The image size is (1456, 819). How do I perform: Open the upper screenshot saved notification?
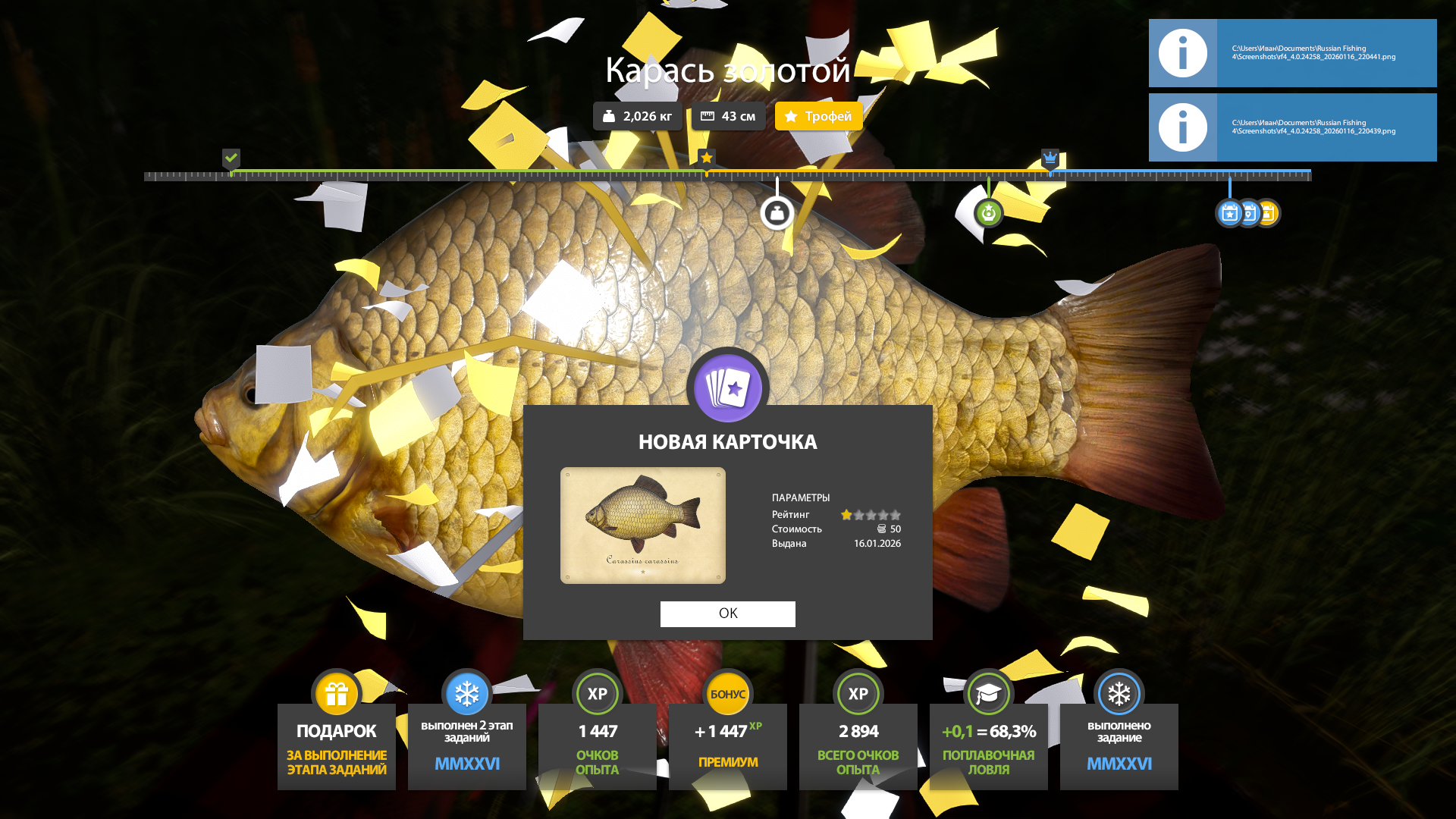click(x=1292, y=53)
